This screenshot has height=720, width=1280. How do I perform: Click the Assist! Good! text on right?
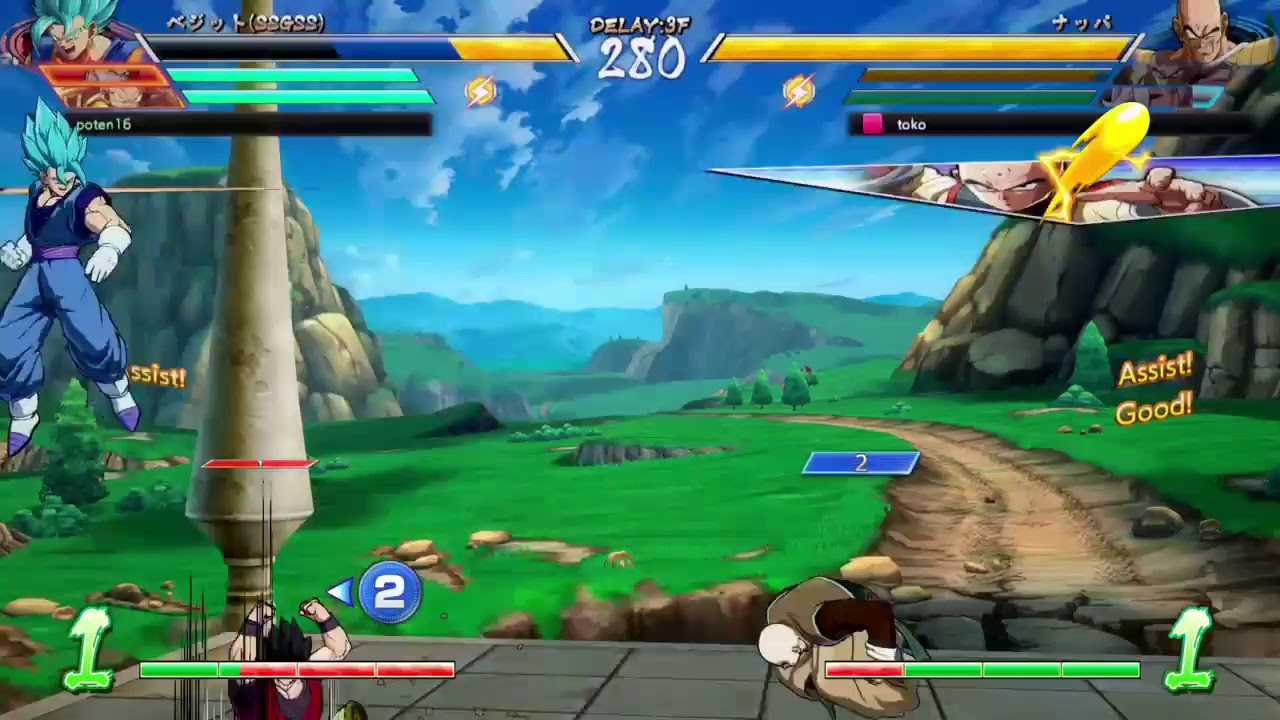click(x=1155, y=390)
